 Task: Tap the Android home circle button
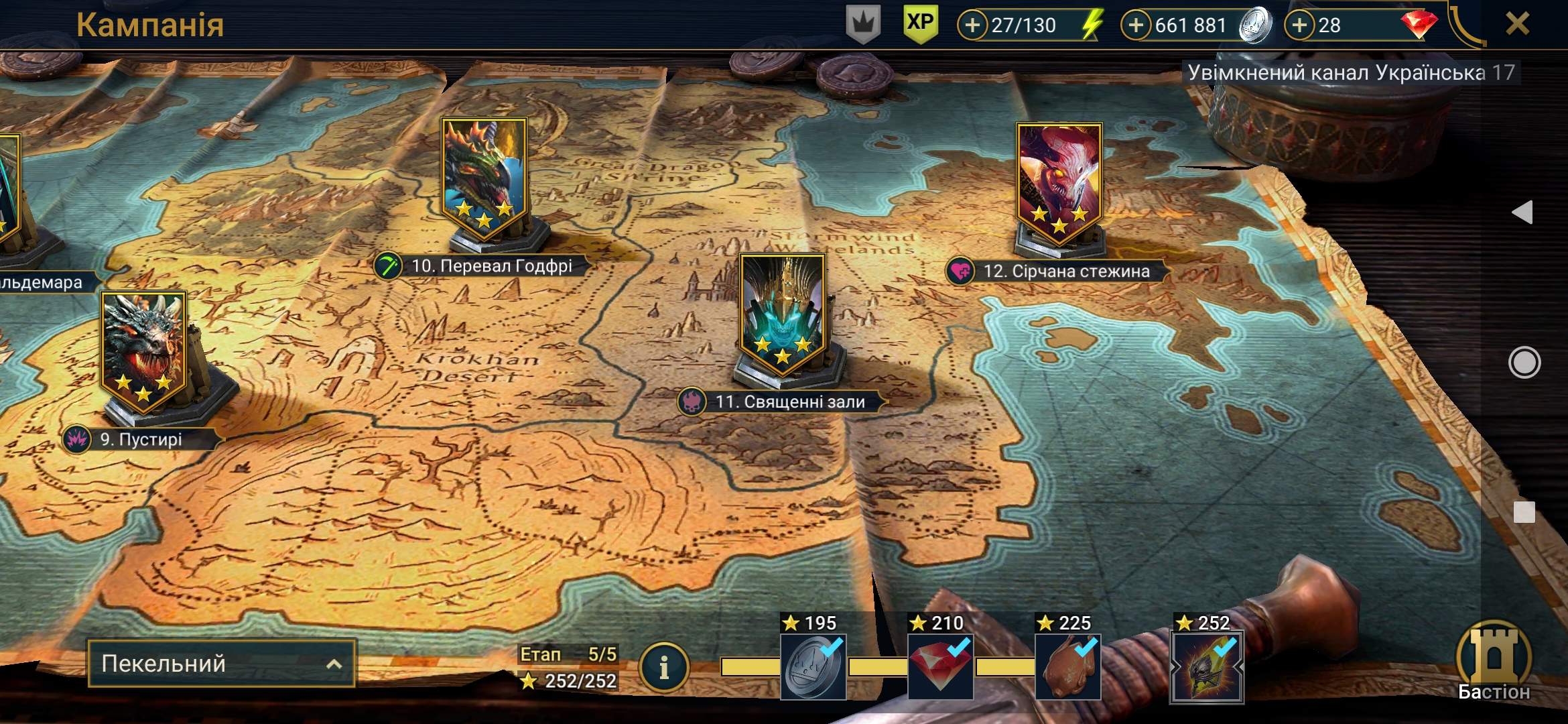(x=1524, y=363)
